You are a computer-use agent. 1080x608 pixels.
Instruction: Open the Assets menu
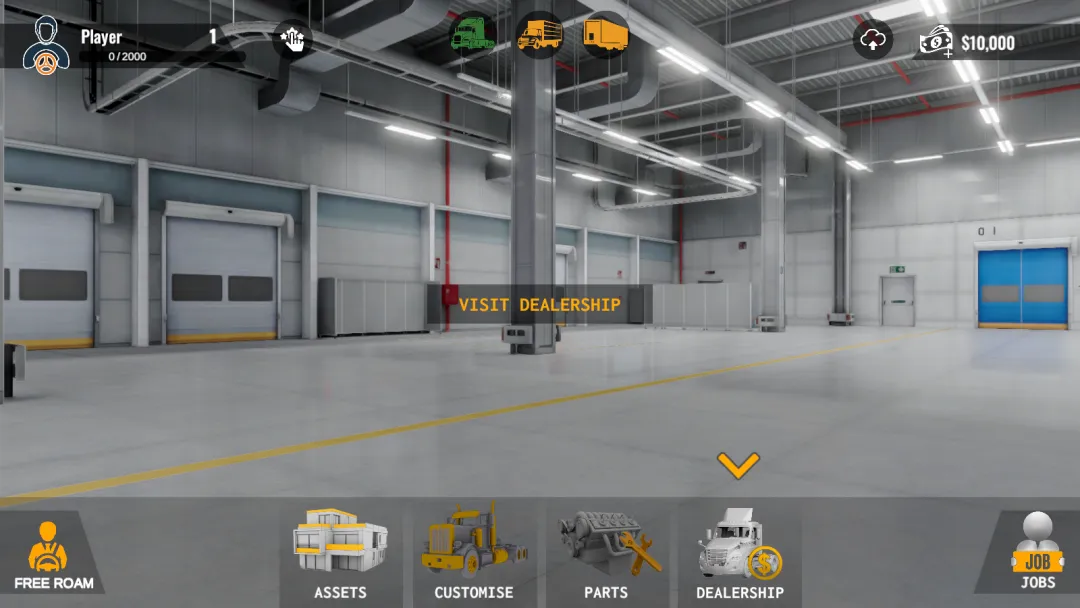click(x=340, y=553)
